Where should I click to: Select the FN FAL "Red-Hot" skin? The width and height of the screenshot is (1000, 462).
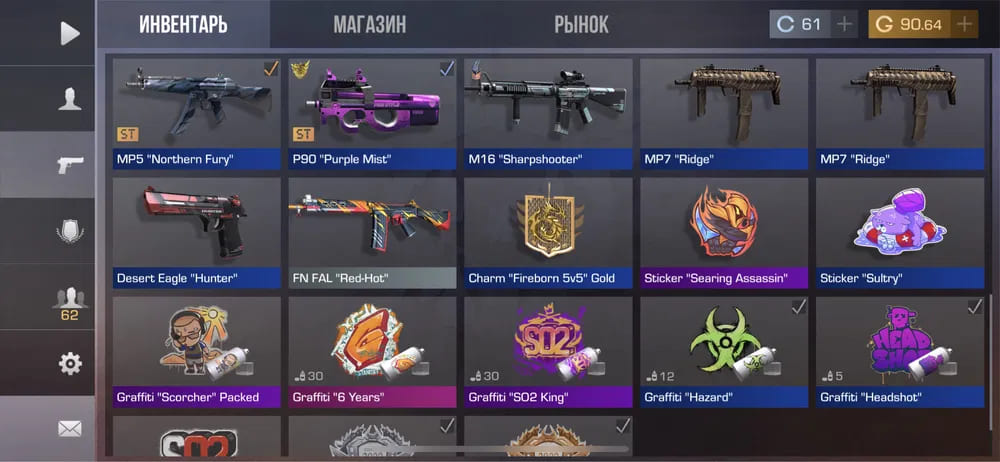point(372,233)
